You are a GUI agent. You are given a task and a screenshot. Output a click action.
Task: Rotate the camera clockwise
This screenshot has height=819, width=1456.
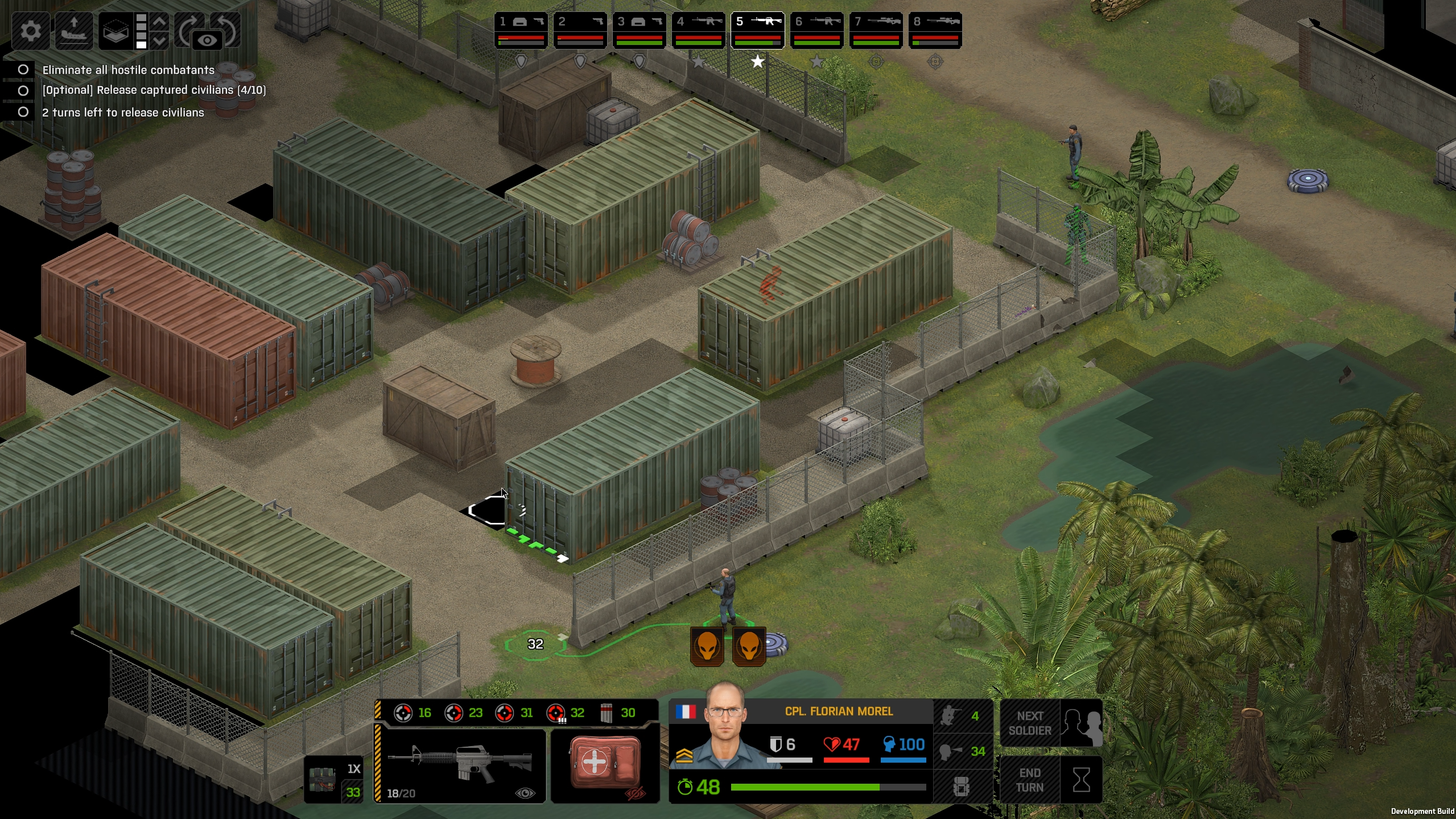point(188,28)
